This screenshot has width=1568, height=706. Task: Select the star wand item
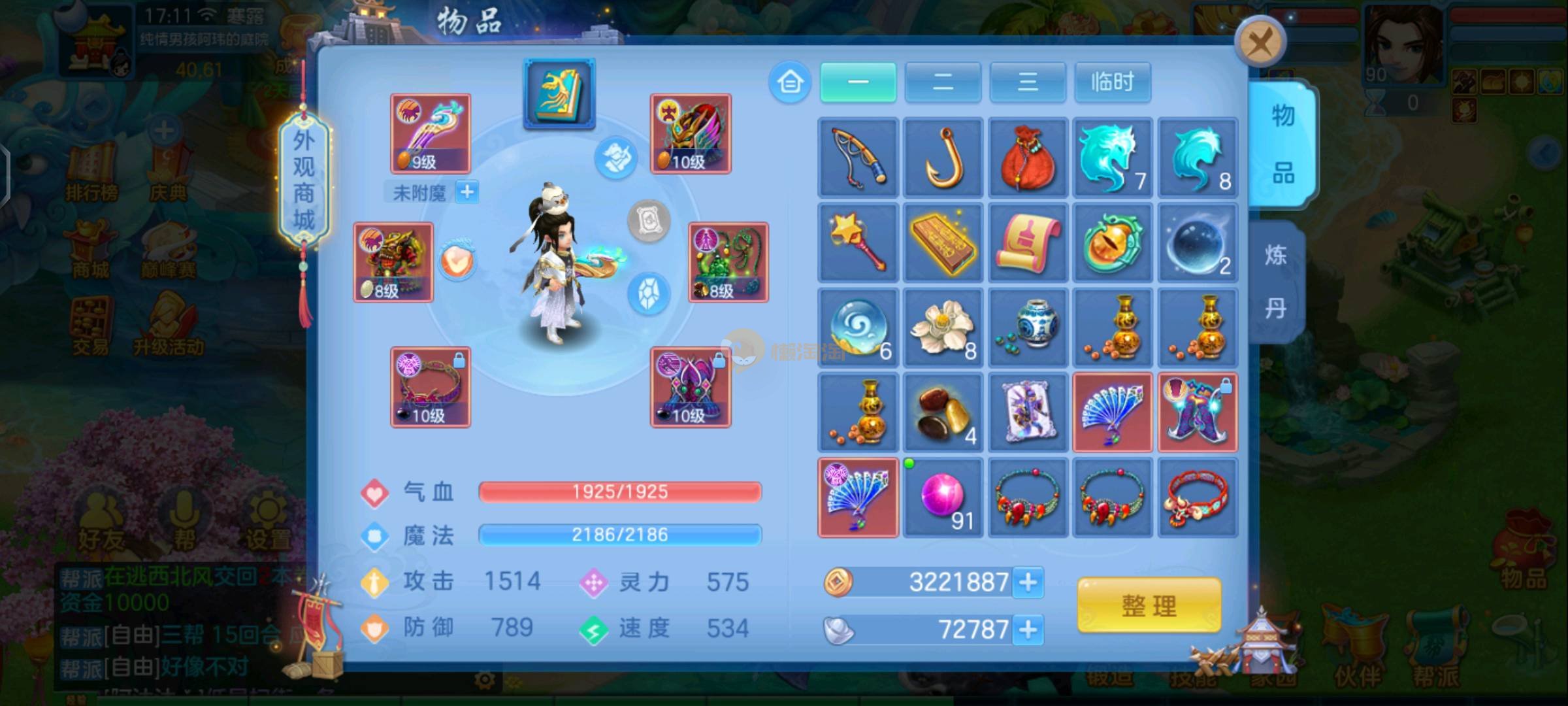click(x=858, y=243)
